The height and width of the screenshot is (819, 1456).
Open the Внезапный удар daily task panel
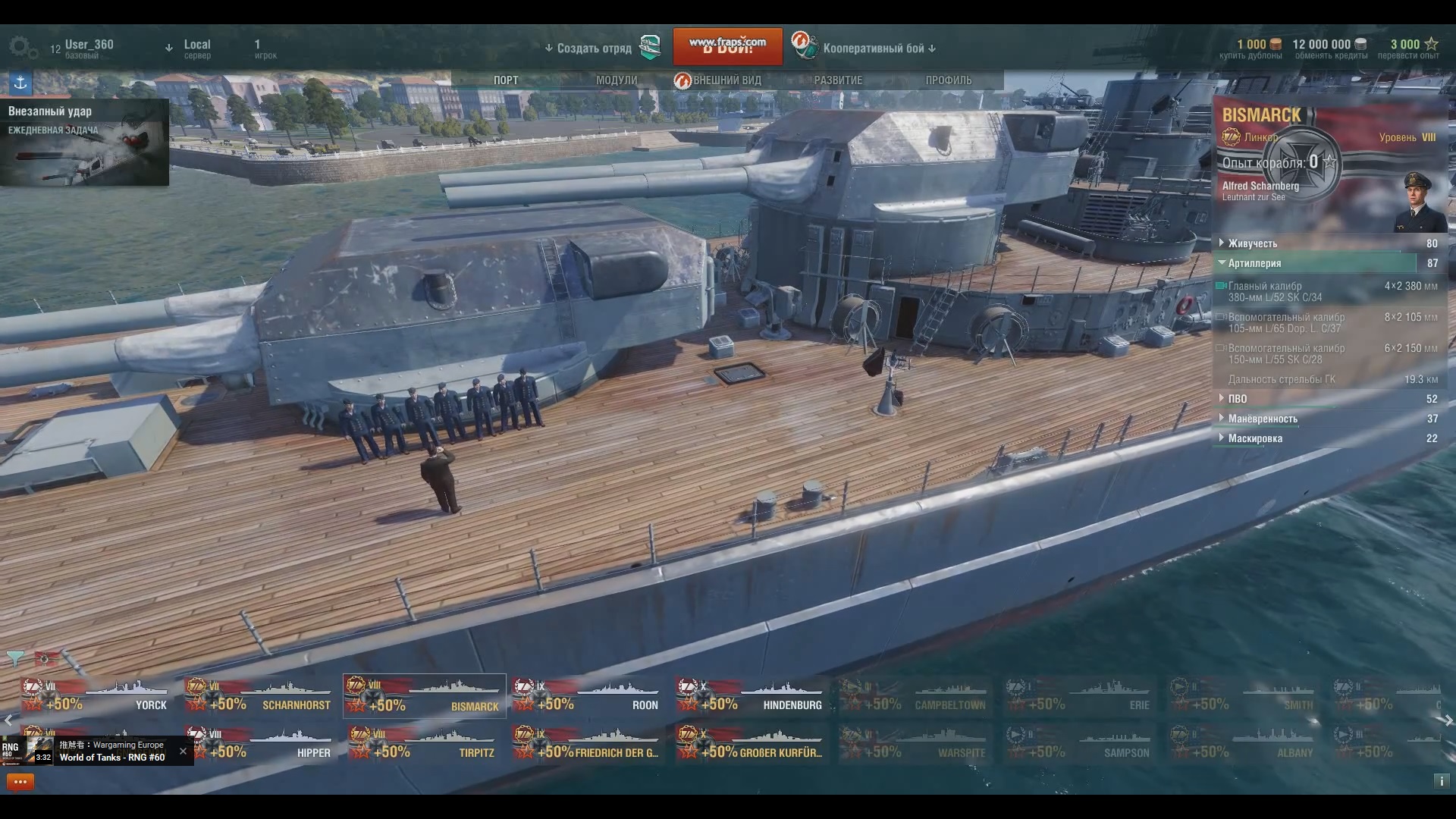point(84,143)
